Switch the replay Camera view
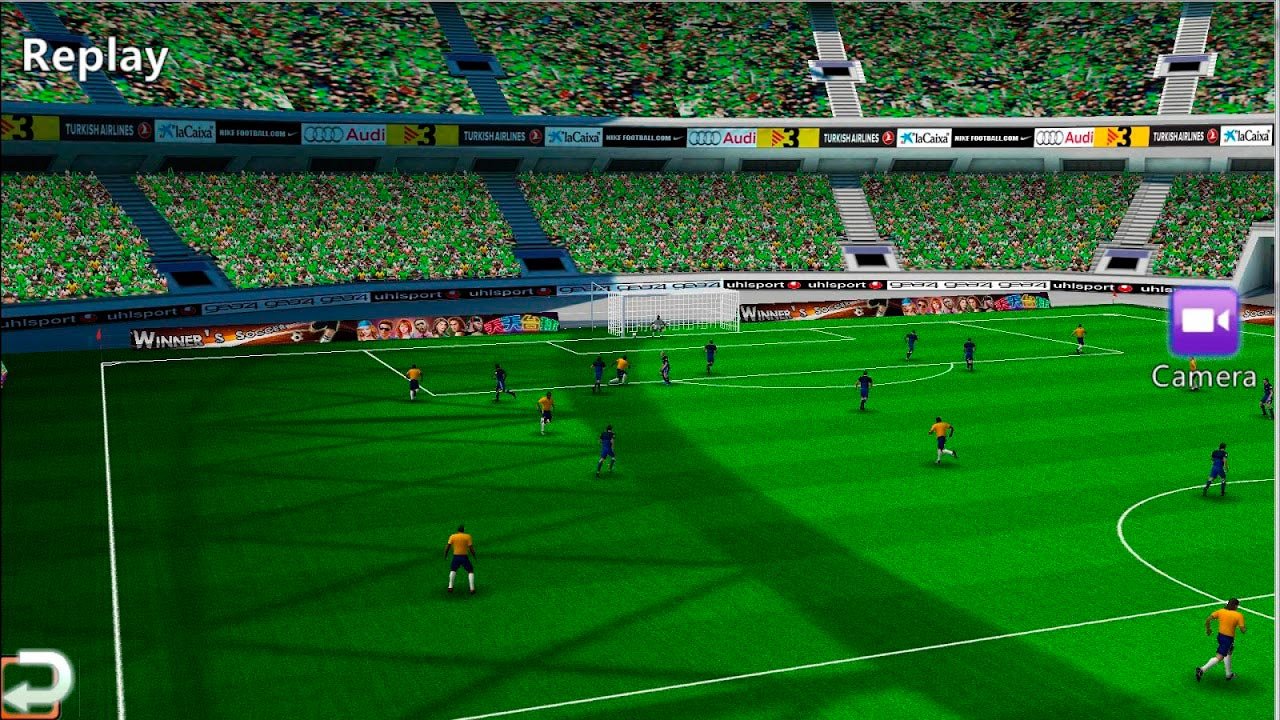Image resolution: width=1280 pixels, height=720 pixels. tap(1203, 322)
